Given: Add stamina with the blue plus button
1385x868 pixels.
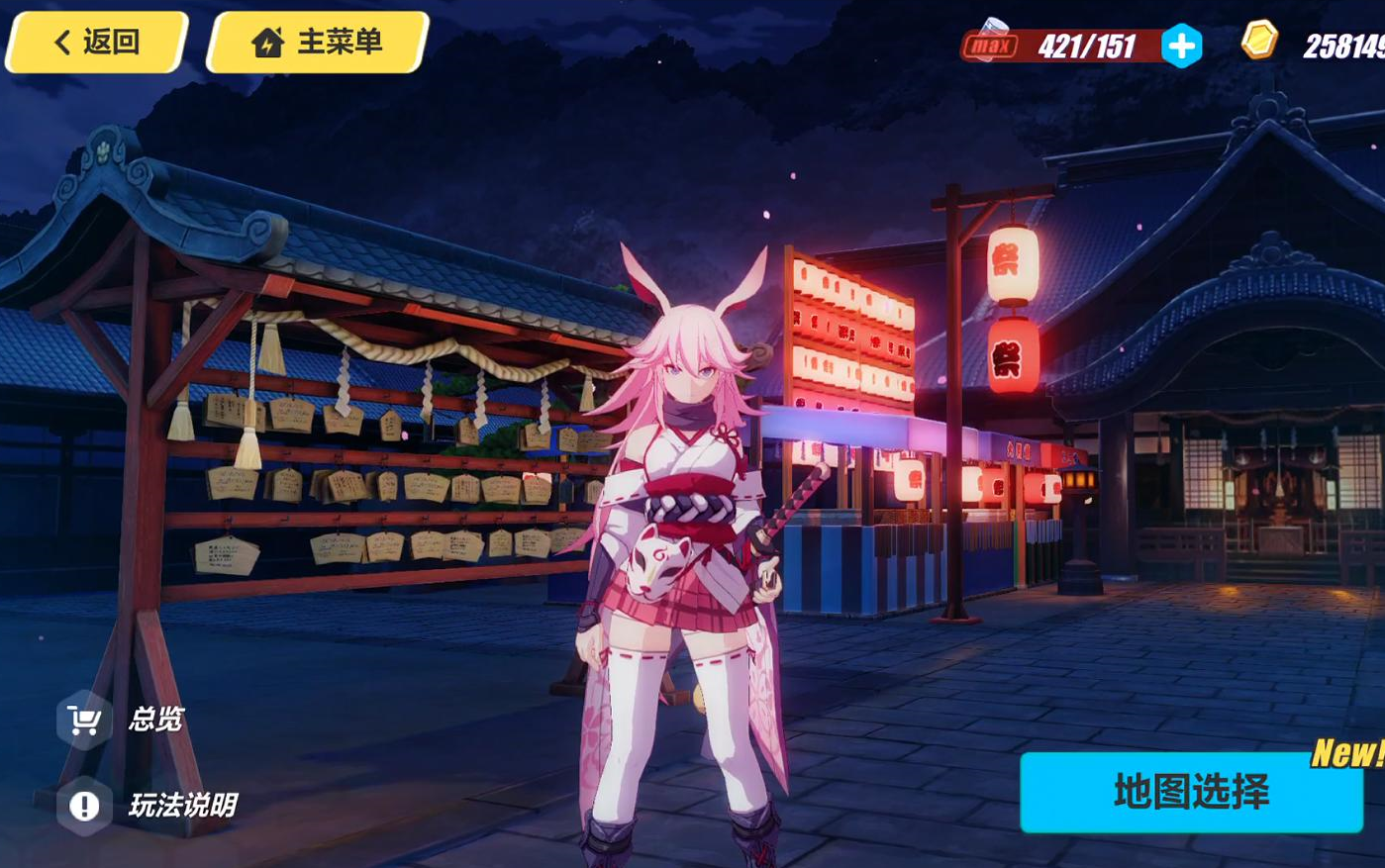Looking at the screenshot, I should 1181,47.
